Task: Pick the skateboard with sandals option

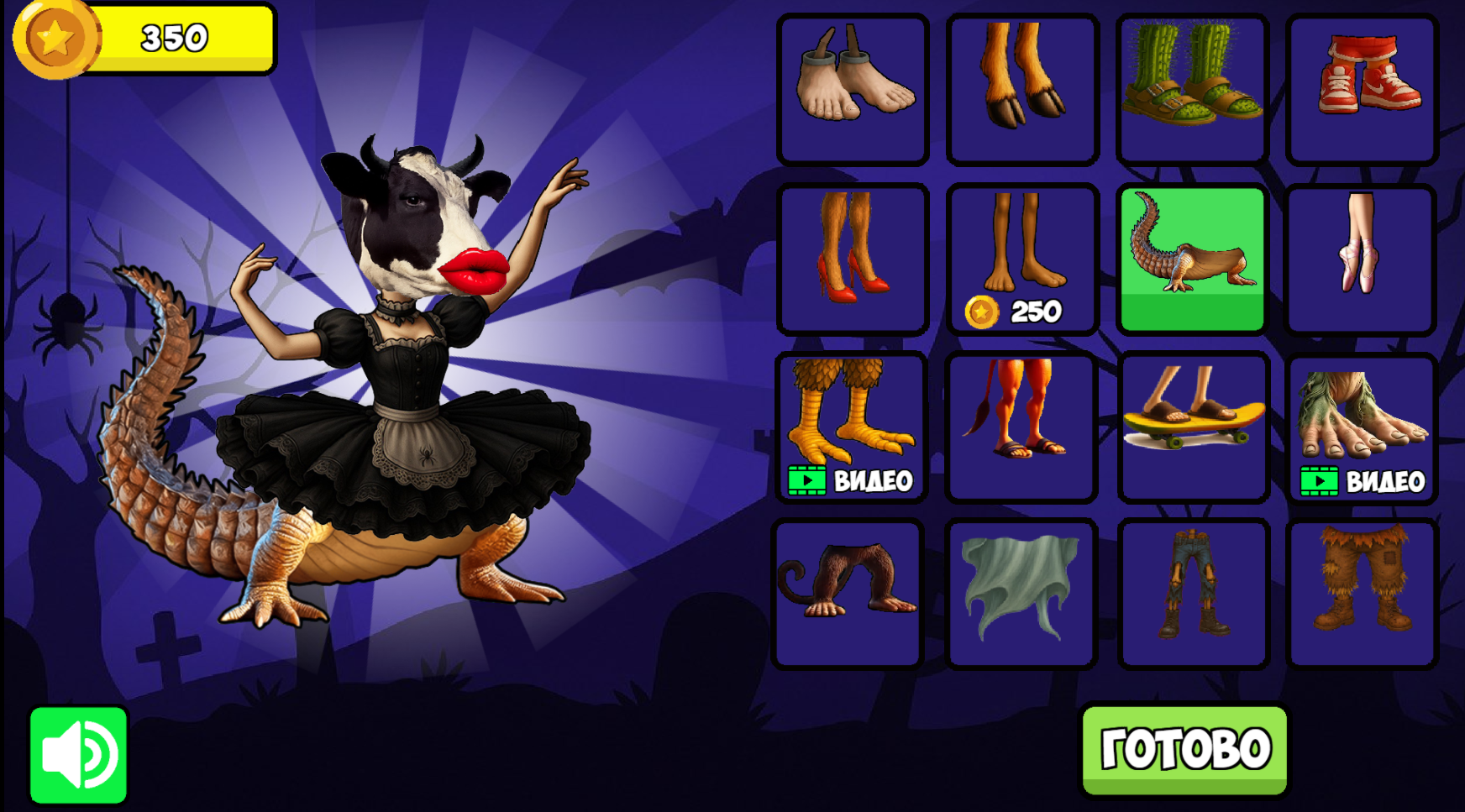Action: (1192, 424)
